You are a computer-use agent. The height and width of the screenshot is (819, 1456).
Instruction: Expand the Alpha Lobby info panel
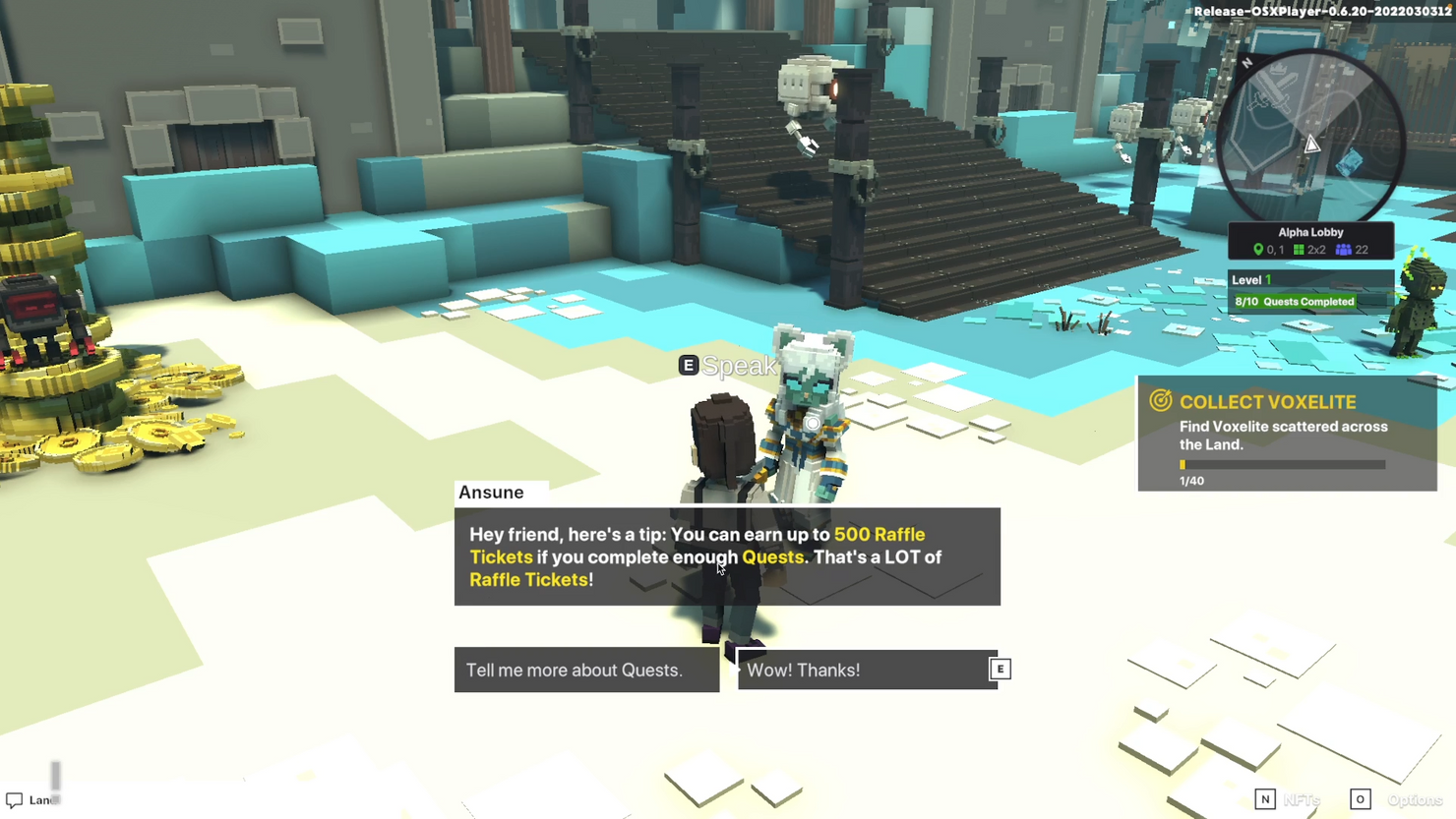click(1310, 240)
